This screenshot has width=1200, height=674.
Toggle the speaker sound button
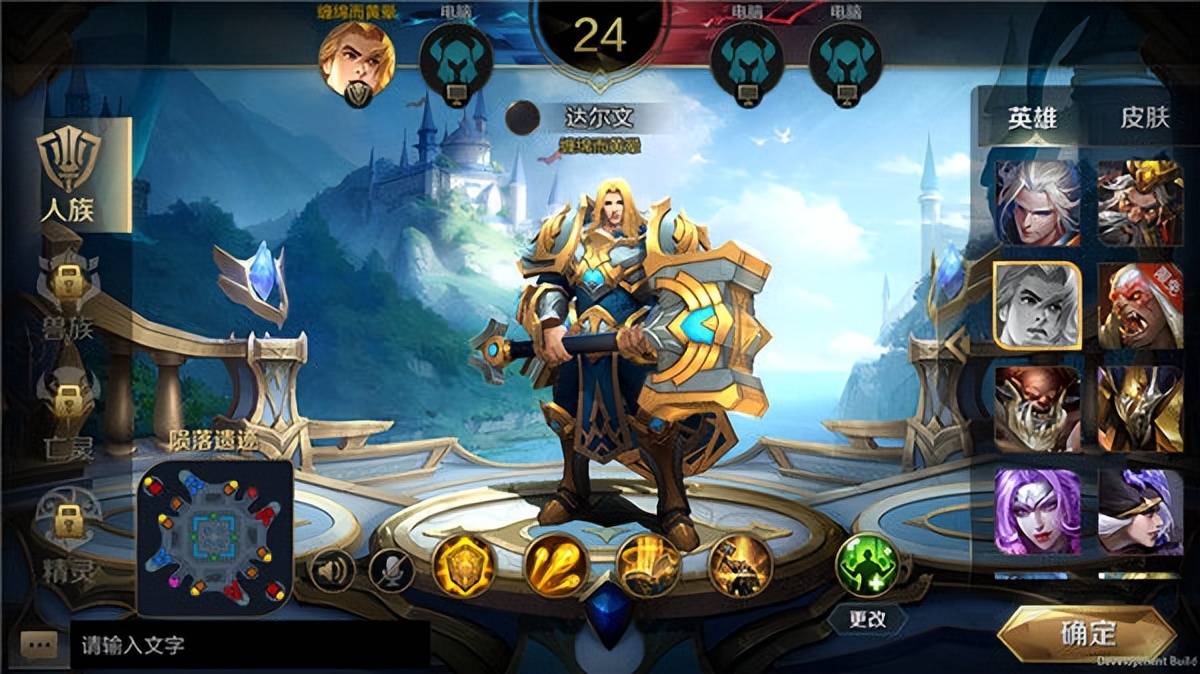coord(332,571)
